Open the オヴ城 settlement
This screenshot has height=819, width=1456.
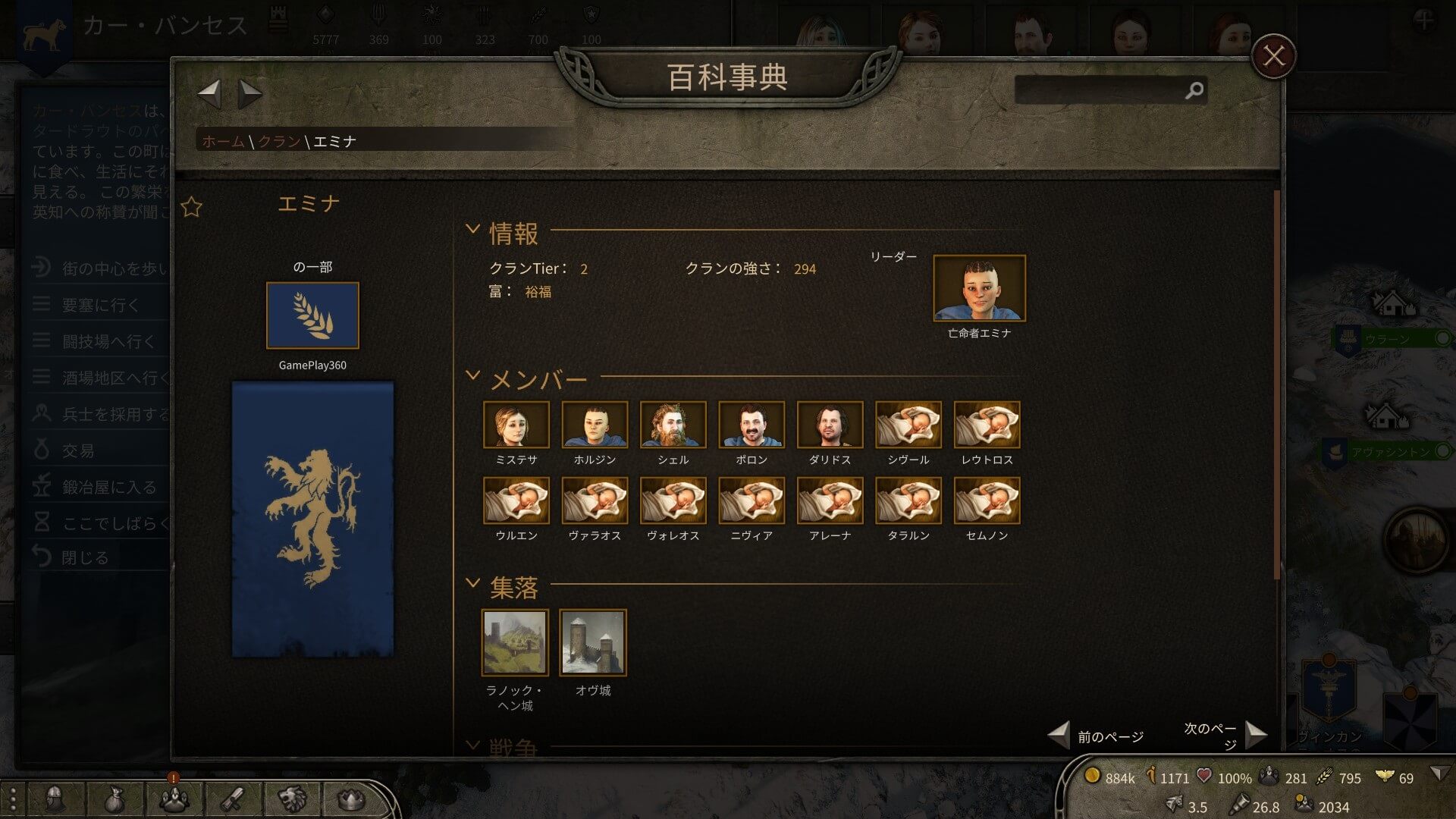[x=593, y=642]
